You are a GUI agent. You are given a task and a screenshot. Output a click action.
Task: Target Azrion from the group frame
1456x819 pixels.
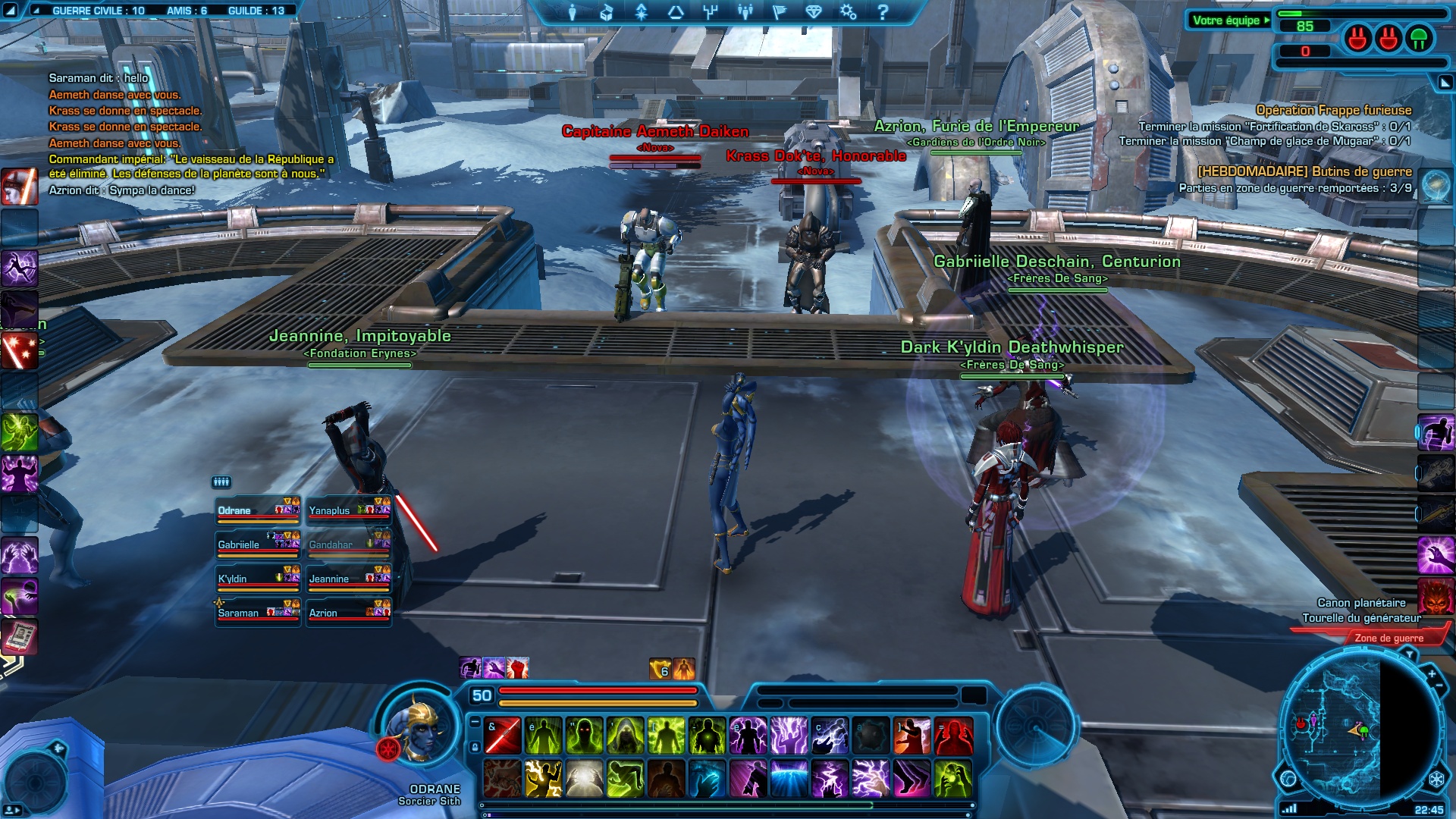click(x=349, y=613)
